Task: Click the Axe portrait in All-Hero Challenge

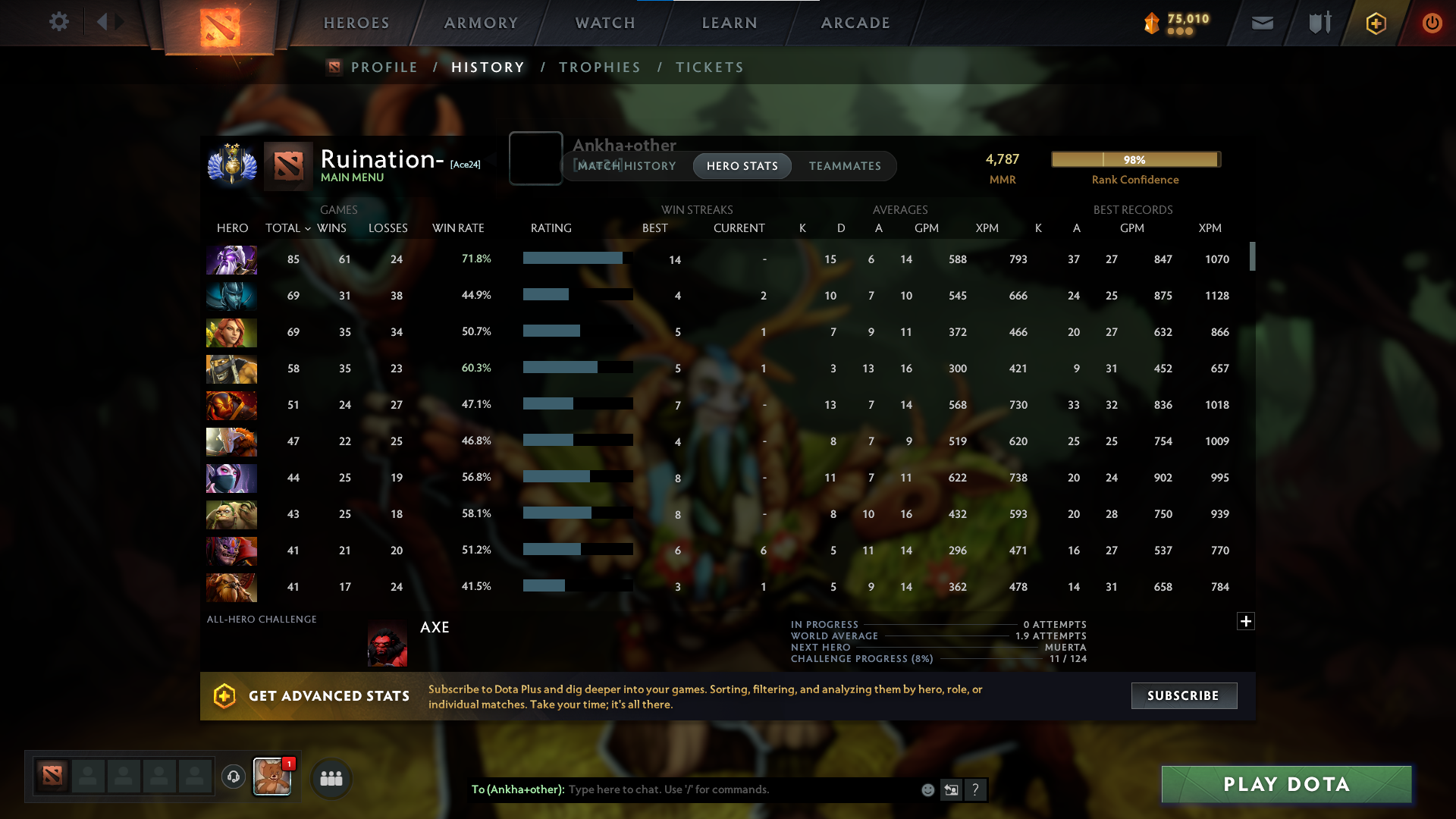Action: click(387, 642)
